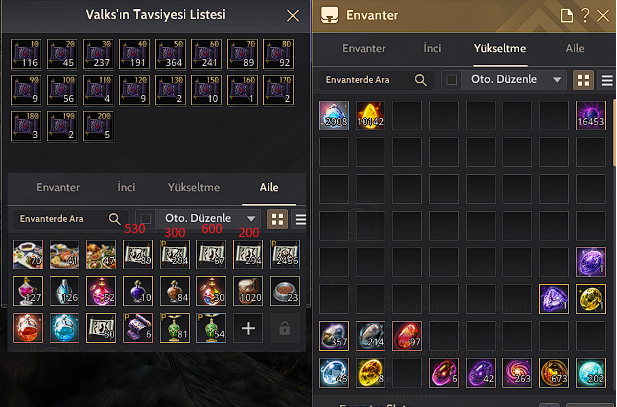Toggle the Oto. Düzenle checkbox in Envanter window
The width and height of the screenshot is (617, 407).
pyautogui.click(x=451, y=80)
